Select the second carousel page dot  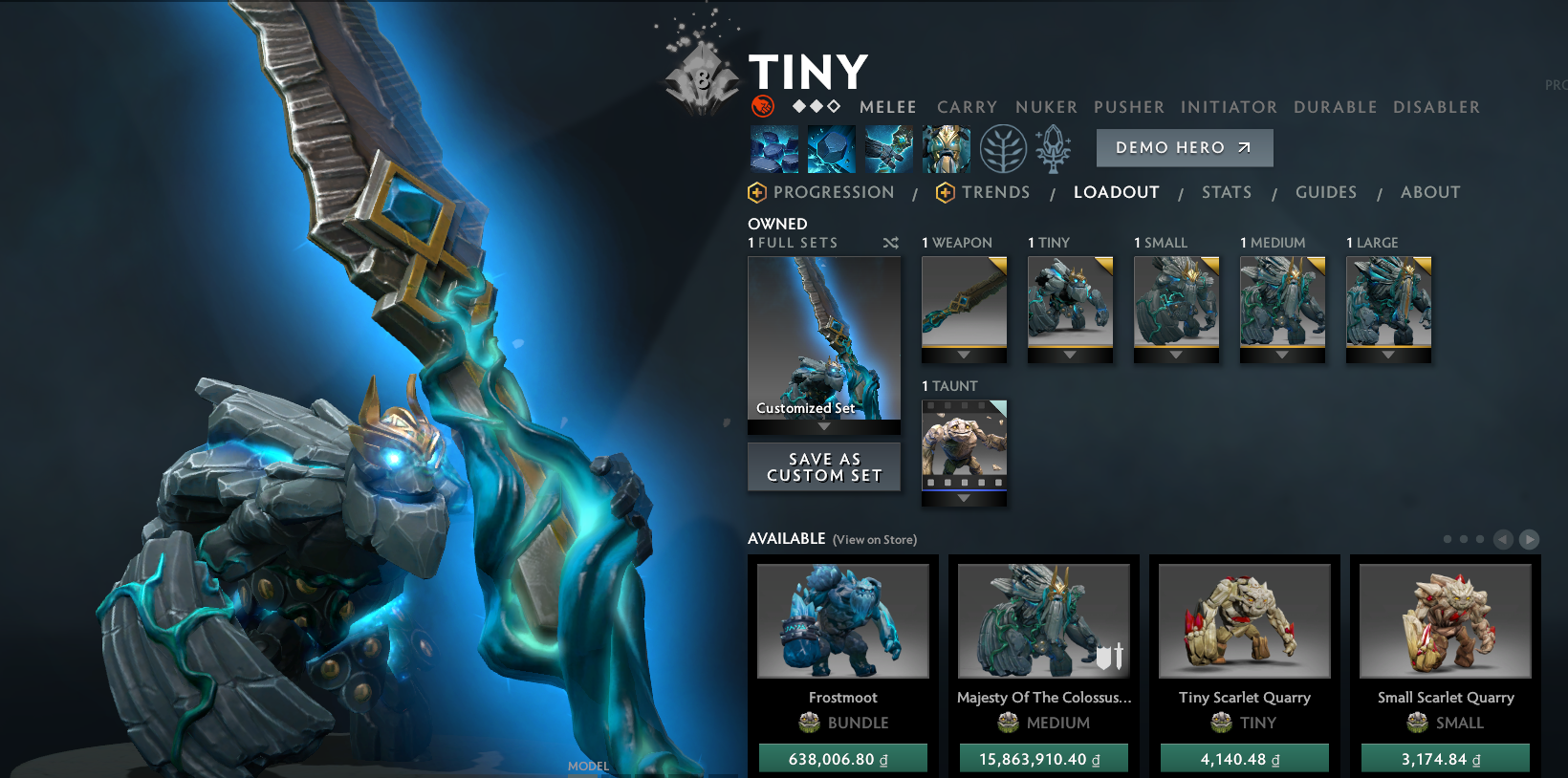pyautogui.click(x=1464, y=538)
